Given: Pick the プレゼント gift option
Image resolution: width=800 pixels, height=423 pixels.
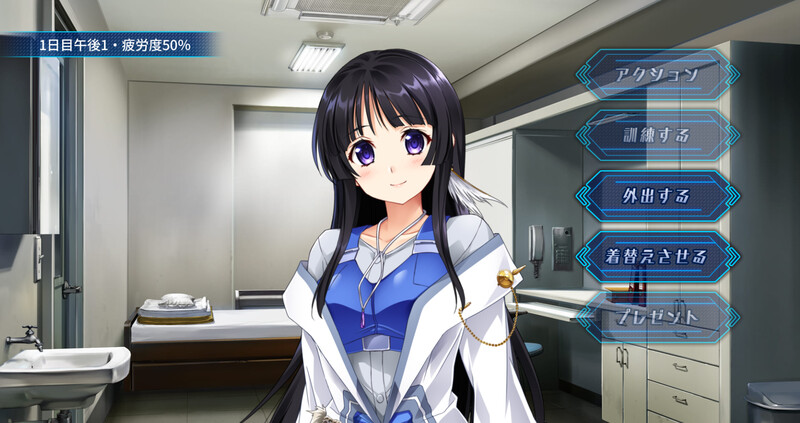Looking at the screenshot, I should click(x=656, y=316).
